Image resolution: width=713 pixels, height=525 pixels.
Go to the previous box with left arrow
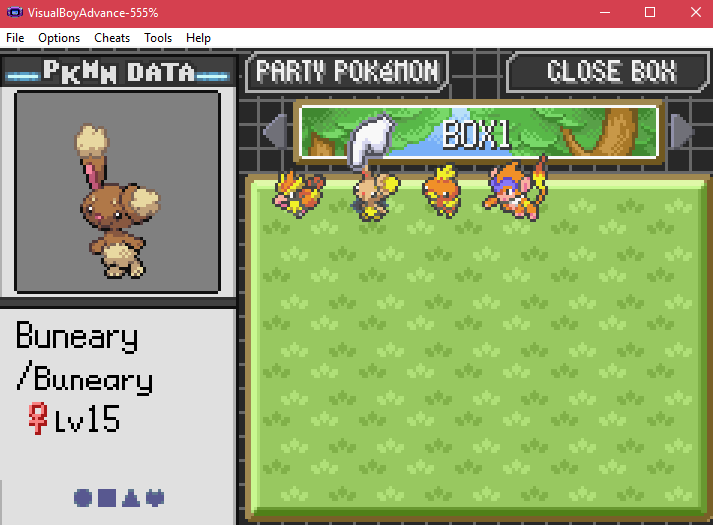tap(274, 131)
